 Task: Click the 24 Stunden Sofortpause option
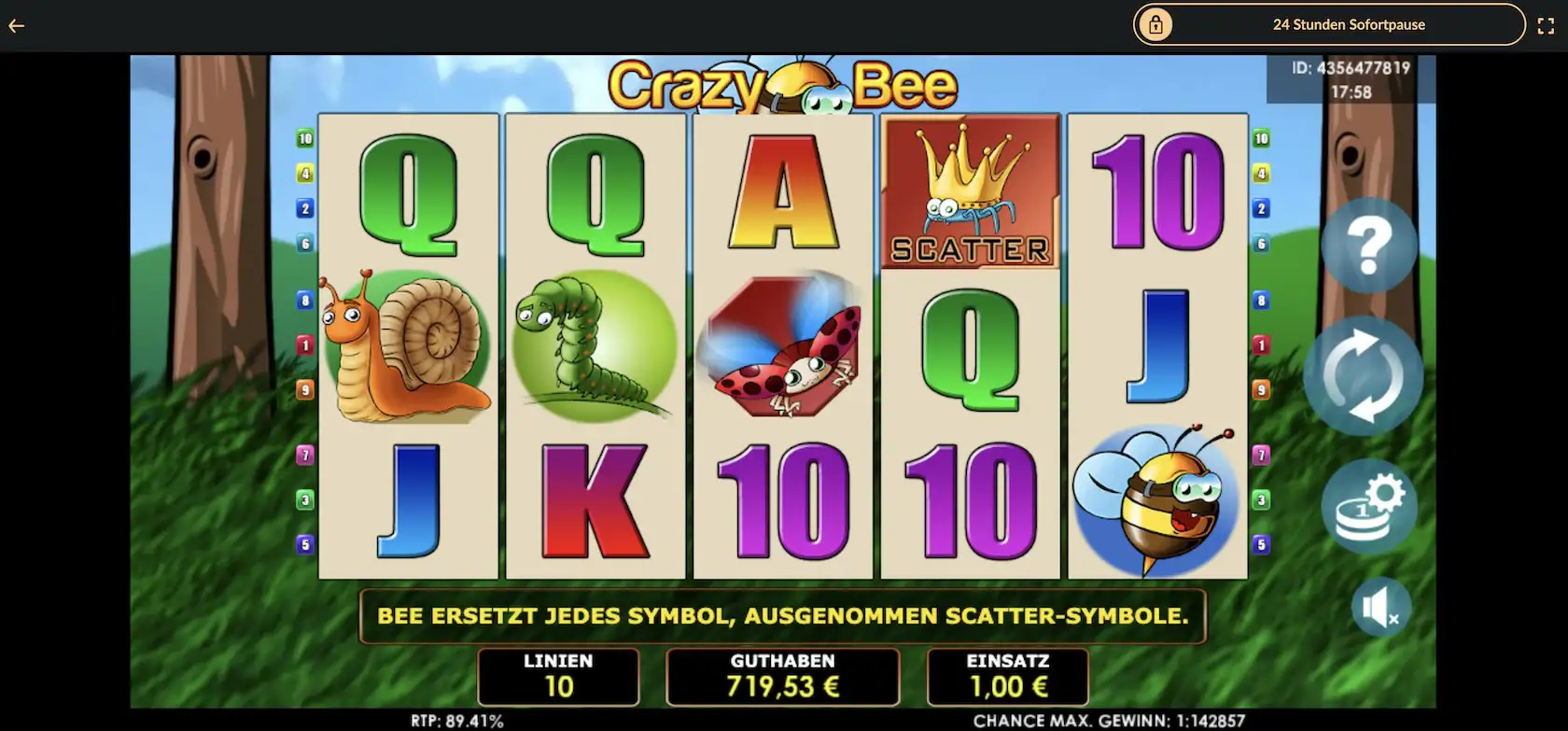tap(1350, 25)
